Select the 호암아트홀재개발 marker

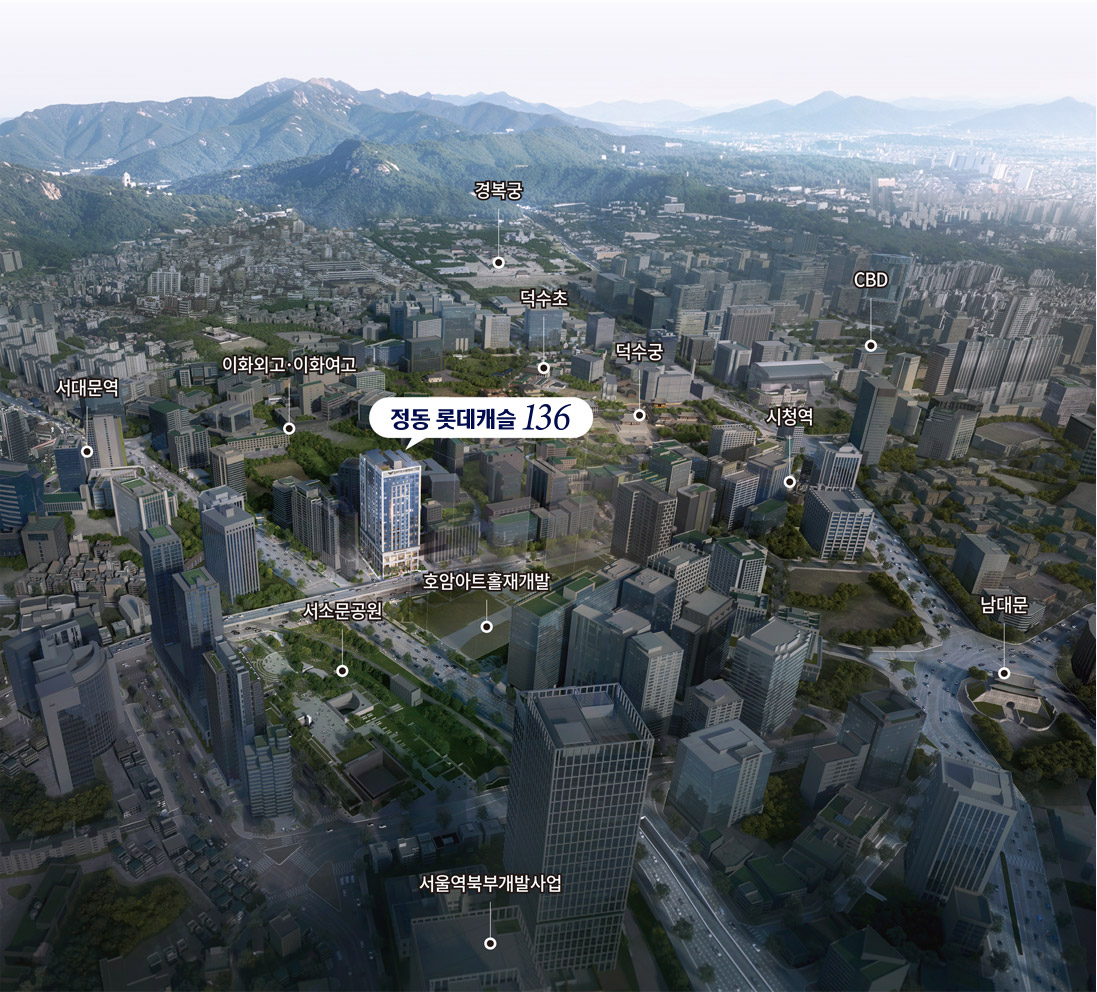coord(486,627)
